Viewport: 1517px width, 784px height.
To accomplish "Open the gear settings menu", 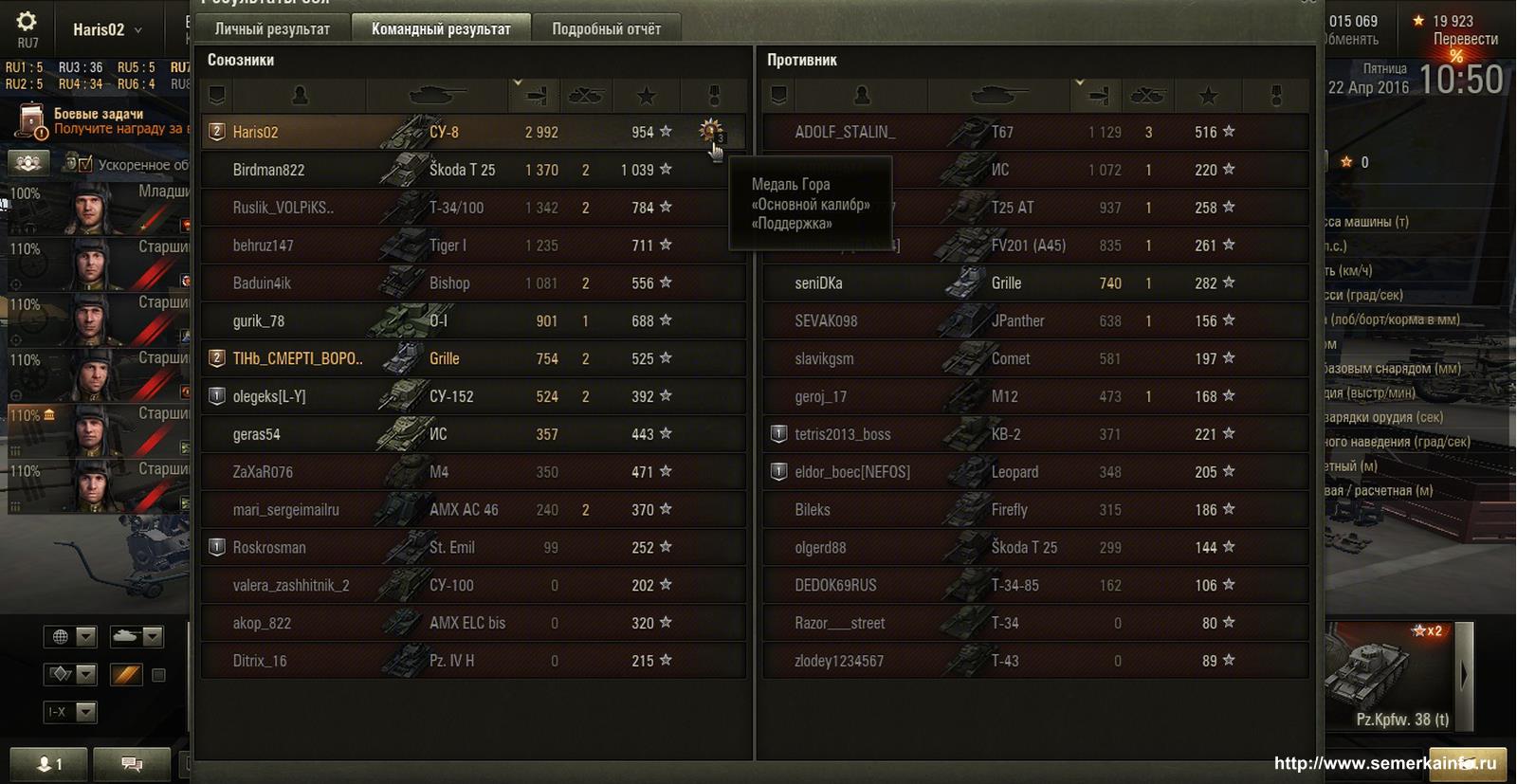I will pyautogui.click(x=27, y=21).
